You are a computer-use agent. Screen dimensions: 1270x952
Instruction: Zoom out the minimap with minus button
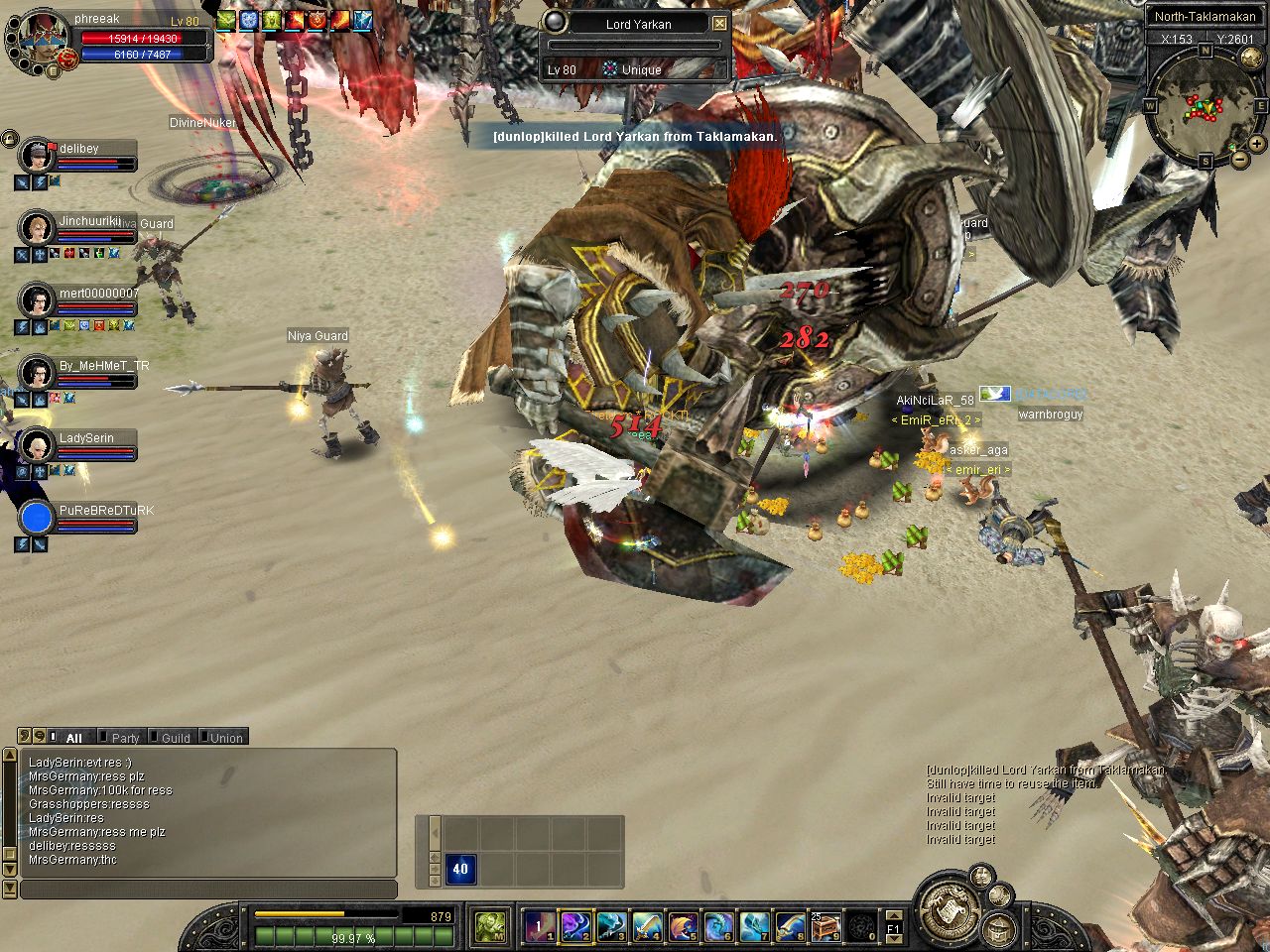[1240, 158]
